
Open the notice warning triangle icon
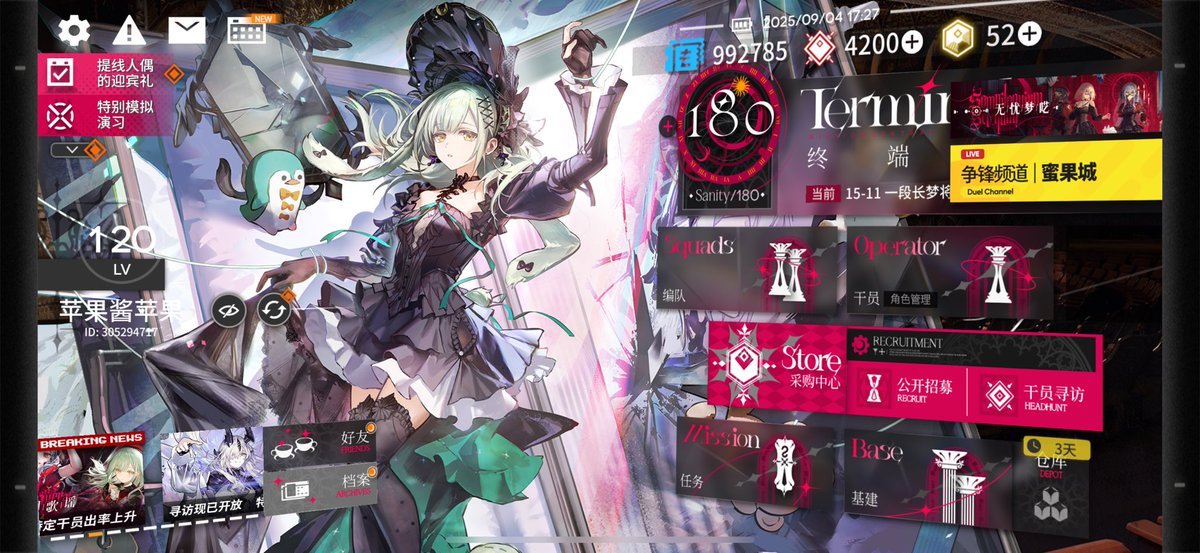[x=129, y=30]
